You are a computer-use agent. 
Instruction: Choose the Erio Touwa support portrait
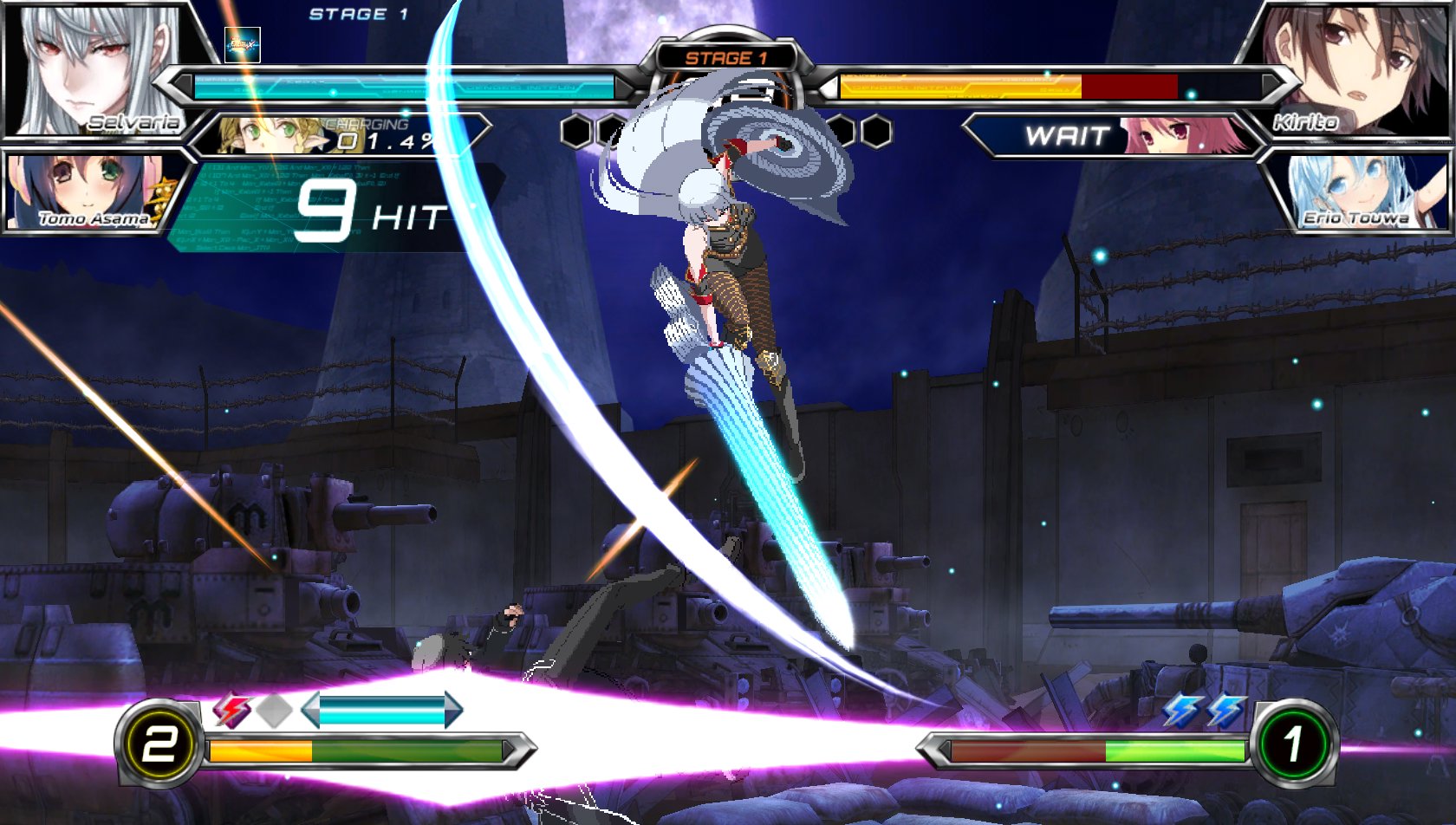(1356, 192)
